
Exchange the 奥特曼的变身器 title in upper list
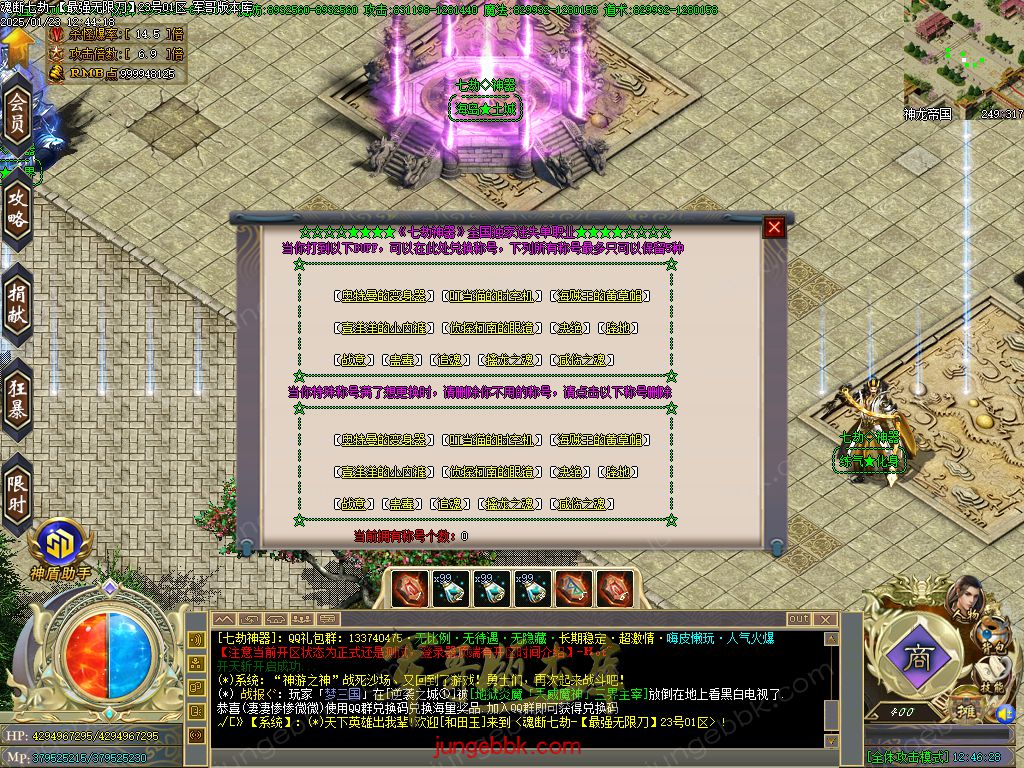pyautogui.click(x=384, y=296)
